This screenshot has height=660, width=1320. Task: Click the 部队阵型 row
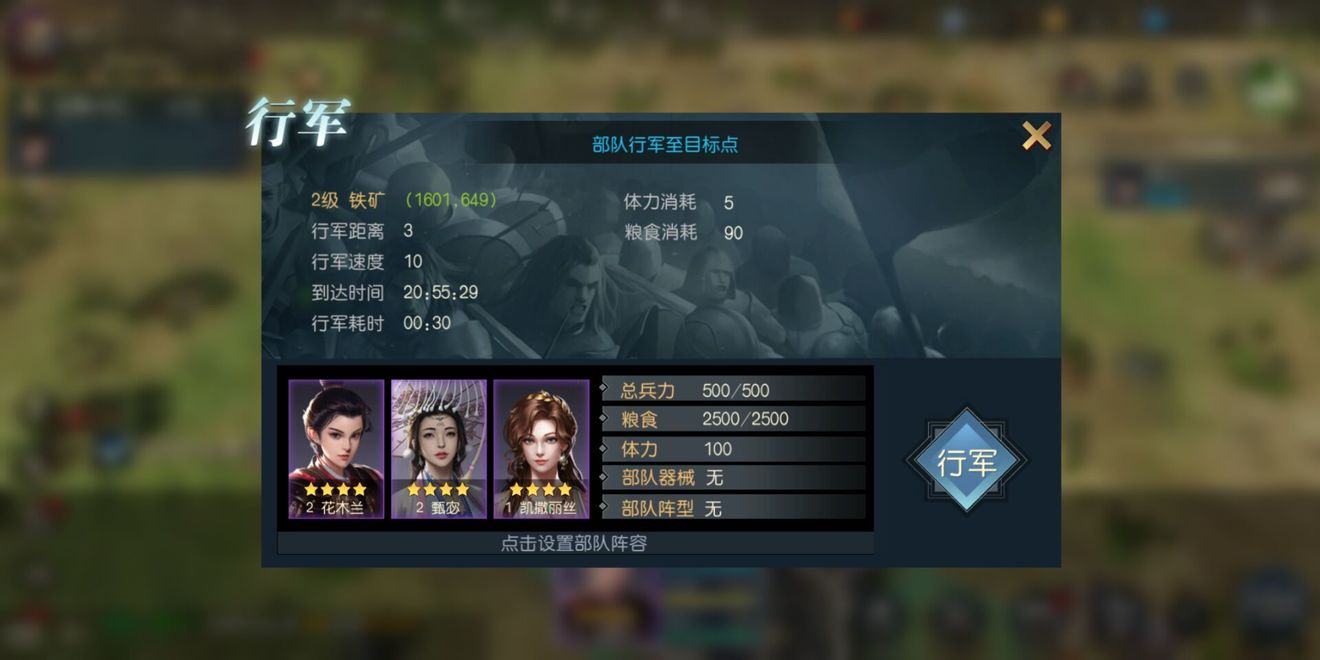(734, 508)
